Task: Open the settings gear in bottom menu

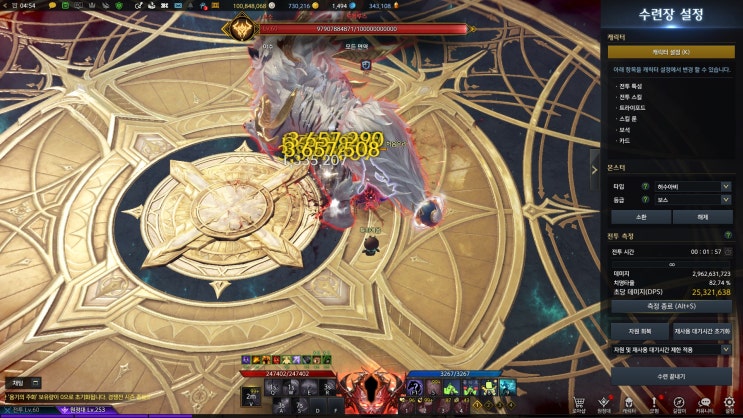Action: [729, 401]
